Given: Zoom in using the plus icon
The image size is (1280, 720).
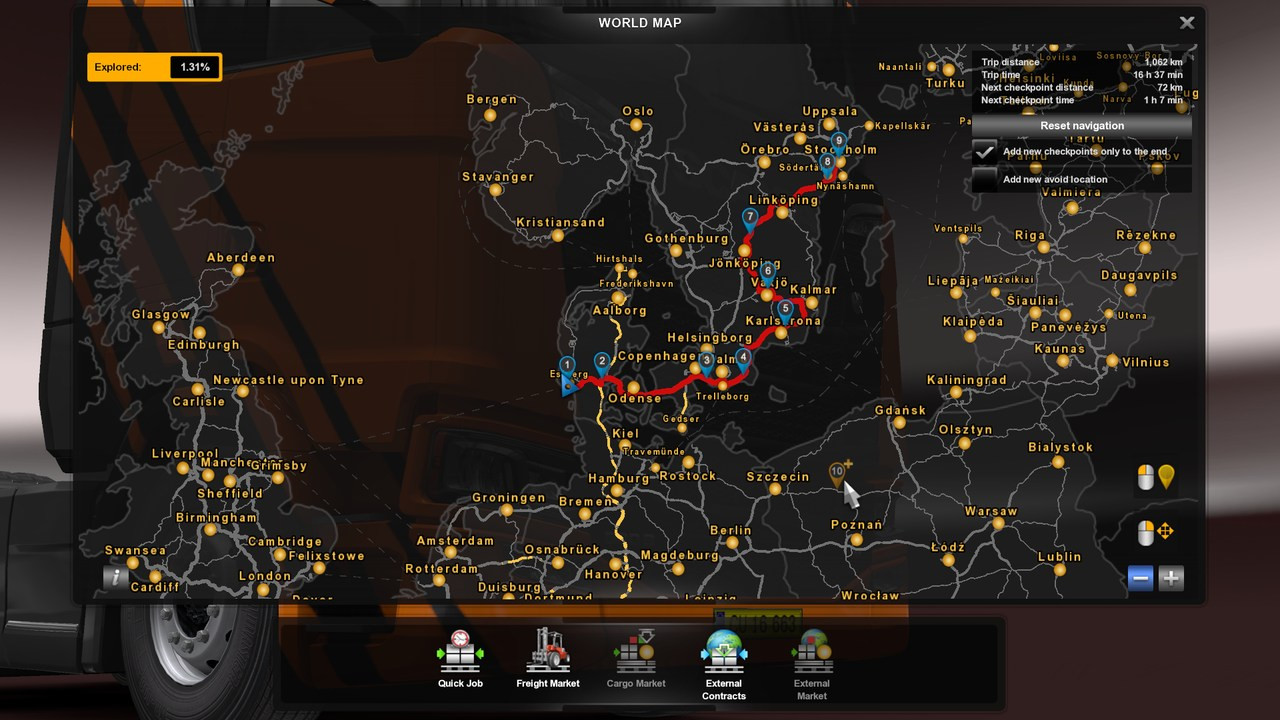Looking at the screenshot, I should click(1170, 577).
